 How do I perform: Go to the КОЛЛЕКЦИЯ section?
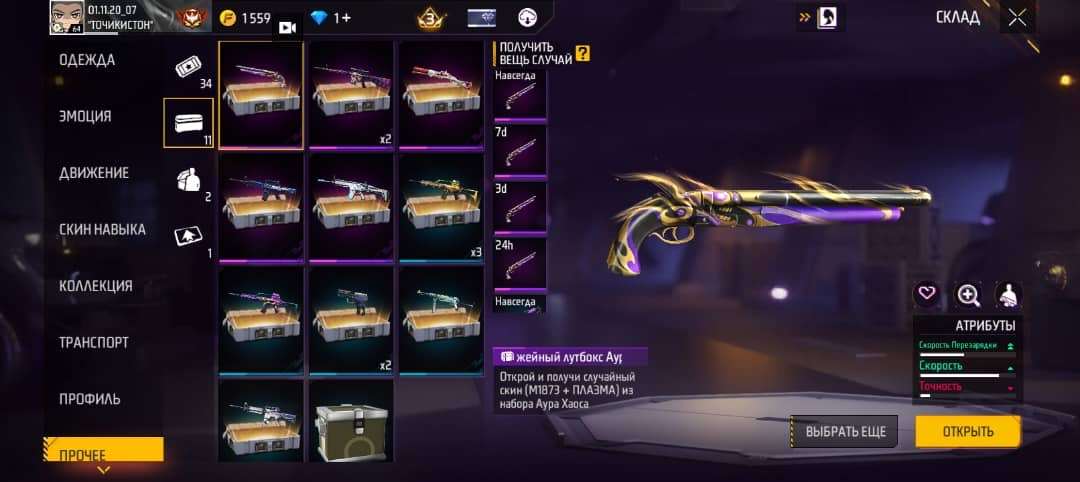point(96,286)
